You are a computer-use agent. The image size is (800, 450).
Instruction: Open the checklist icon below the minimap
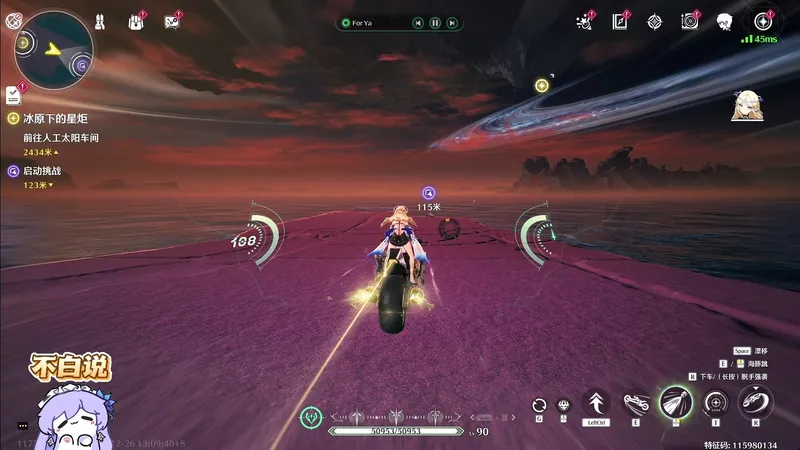pyautogui.click(x=12, y=94)
